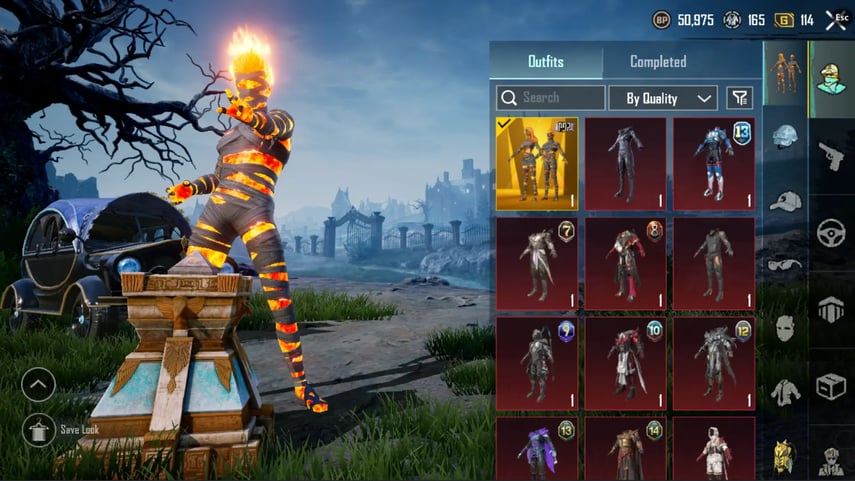Select the armored outfit with level 12 badge
This screenshot has width=855, height=481.
[x=713, y=364]
